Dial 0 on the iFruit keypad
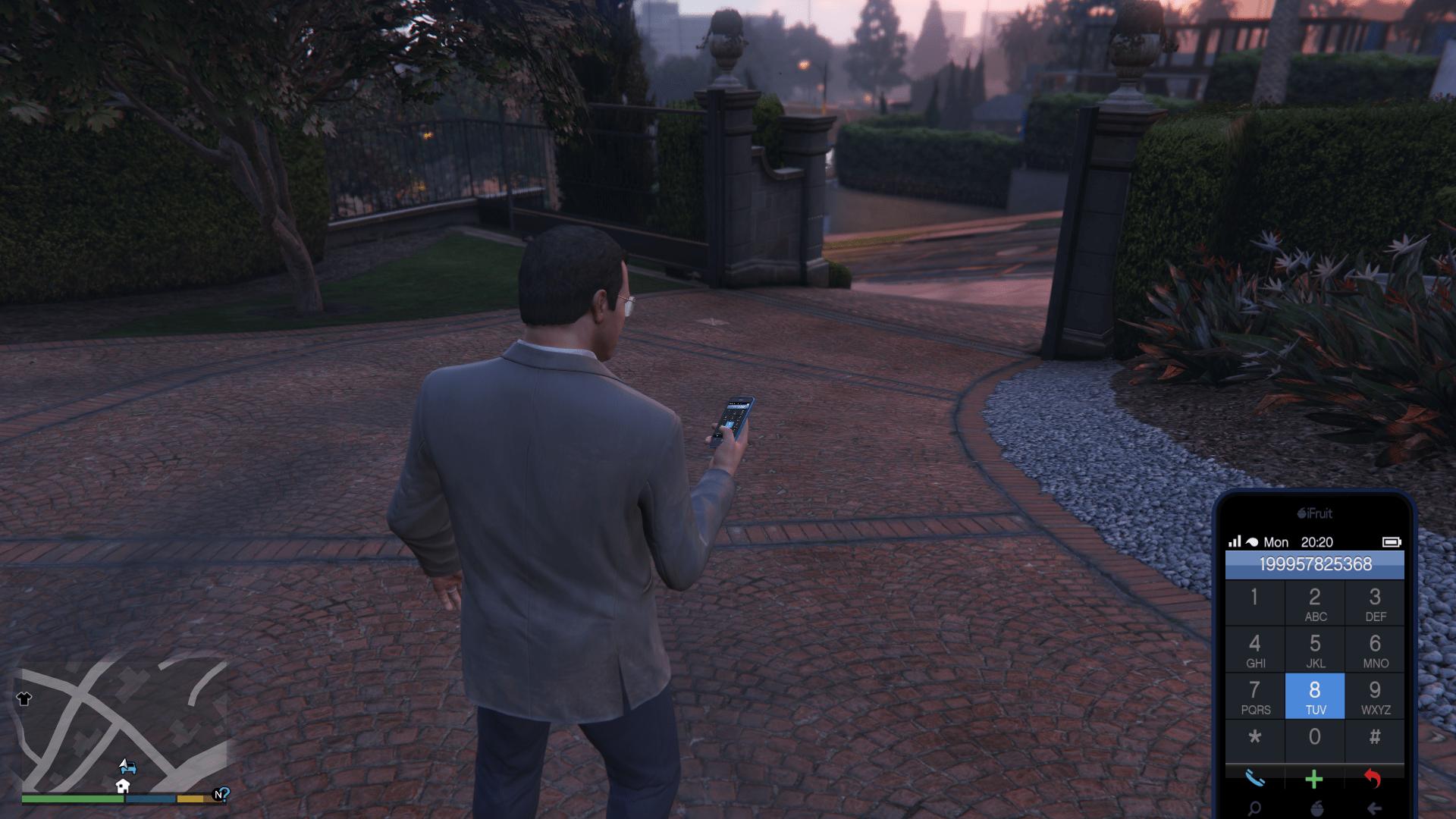The image size is (1456, 819). [1315, 738]
